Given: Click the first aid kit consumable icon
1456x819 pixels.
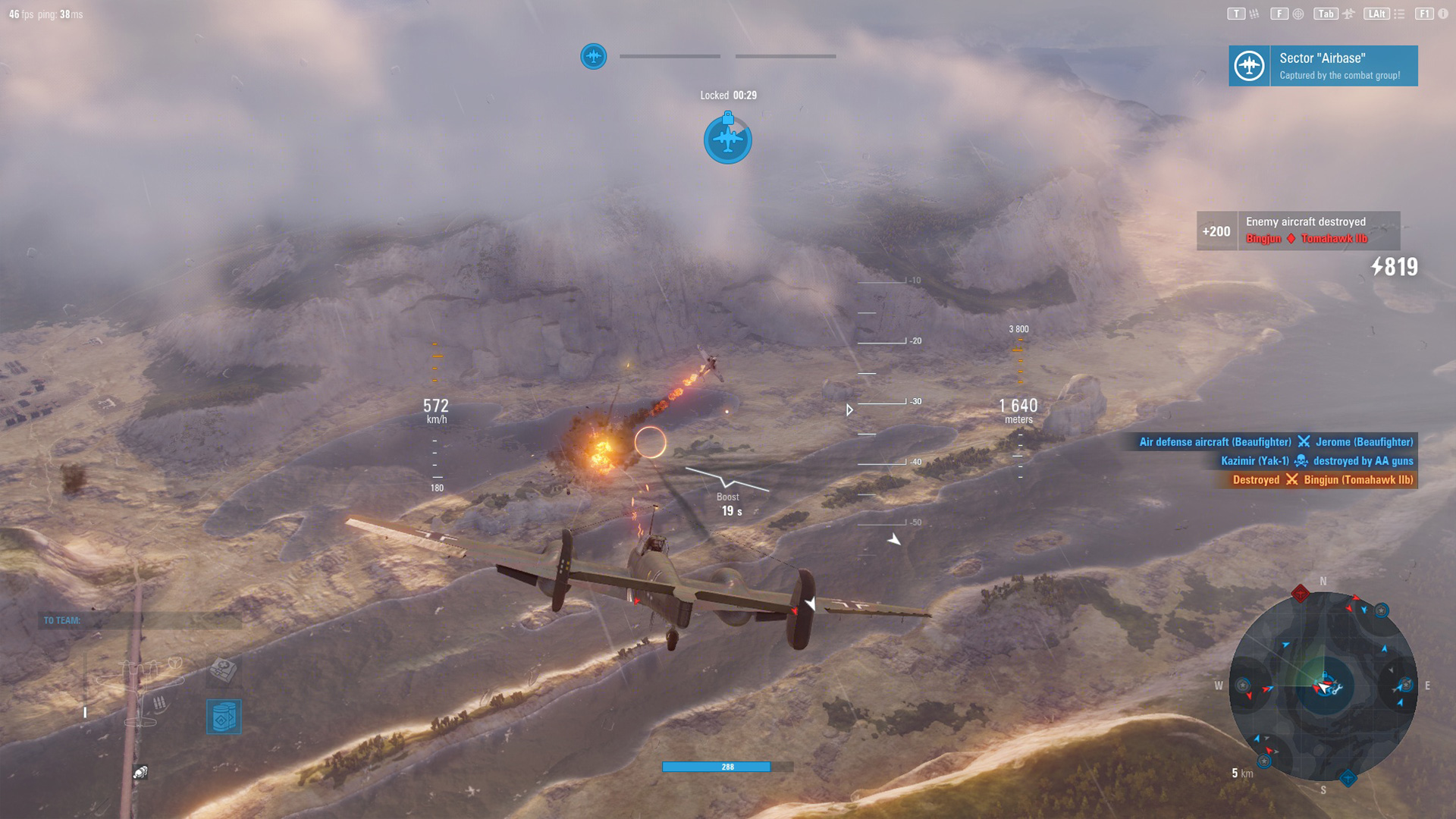Looking at the screenshot, I should coord(223,671).
